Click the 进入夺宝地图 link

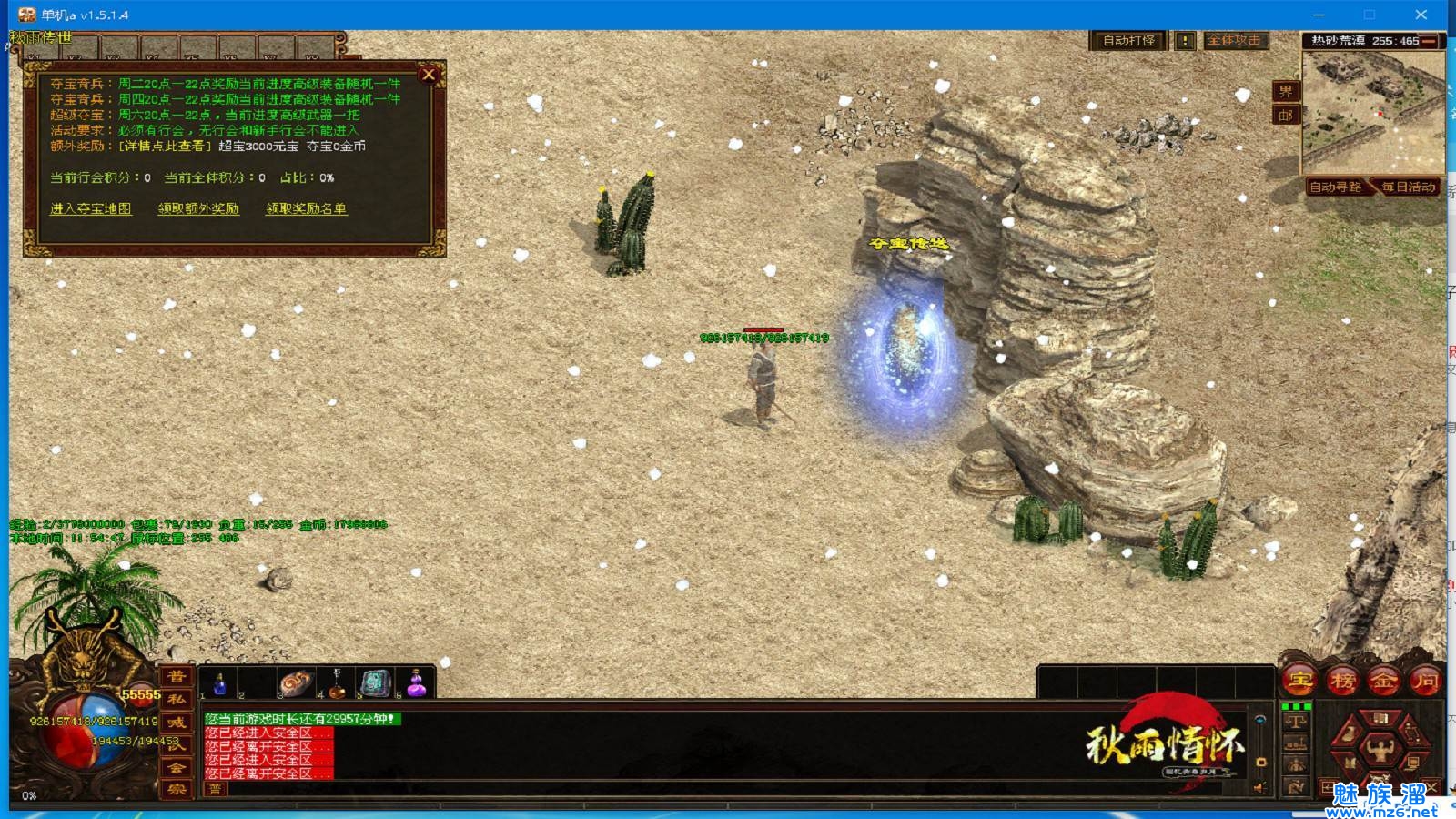click(x=90, y=208)
